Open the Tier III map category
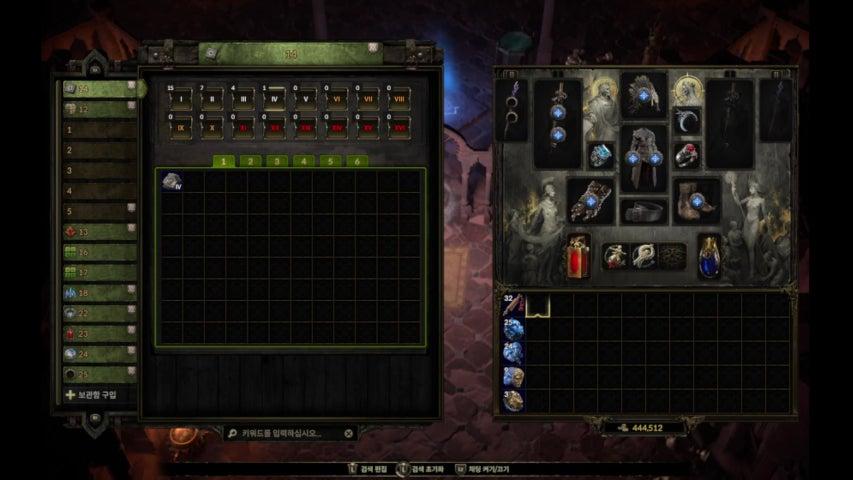Screen dimensions: 853x480 [x=244, y=98]
